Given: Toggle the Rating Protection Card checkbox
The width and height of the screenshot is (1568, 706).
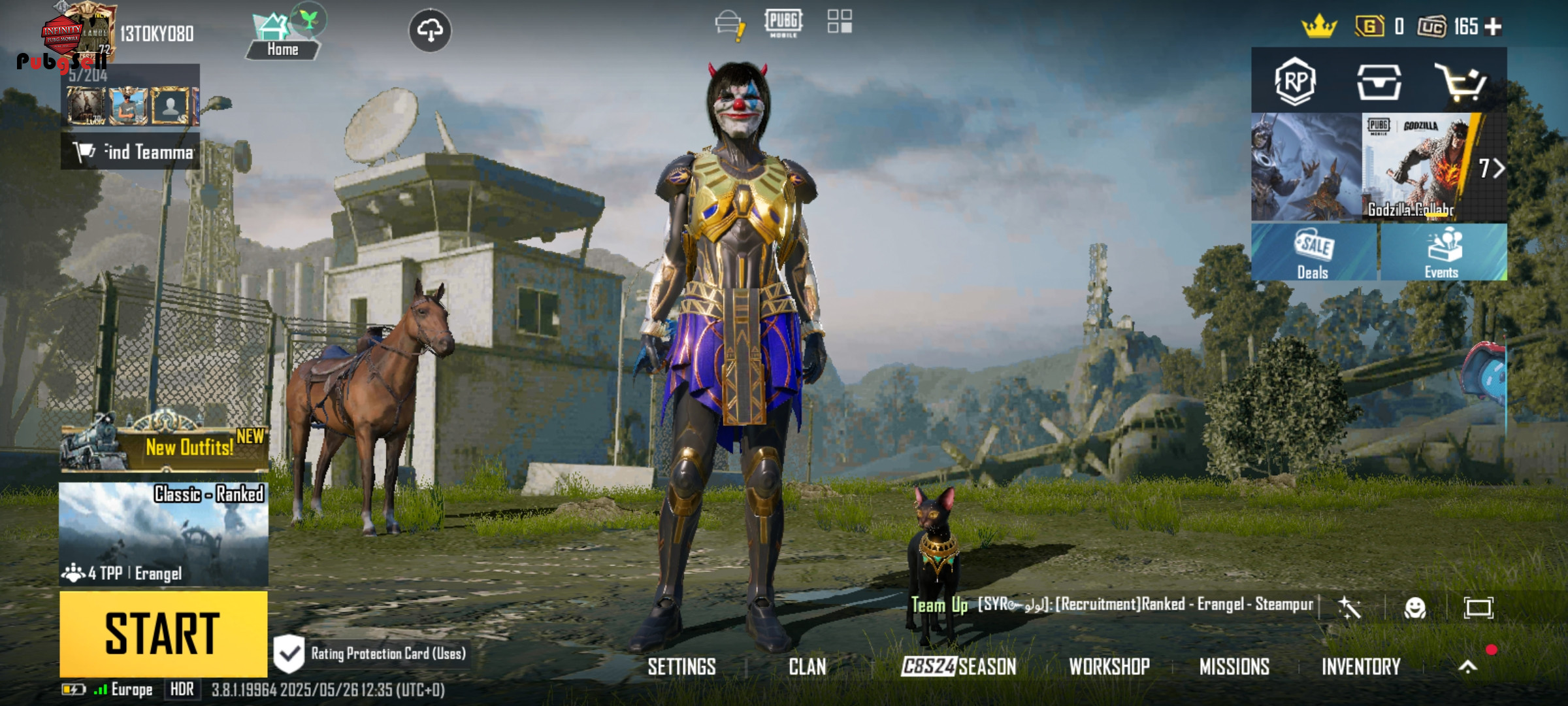Looking at the screenshot, I should point(289,653).
